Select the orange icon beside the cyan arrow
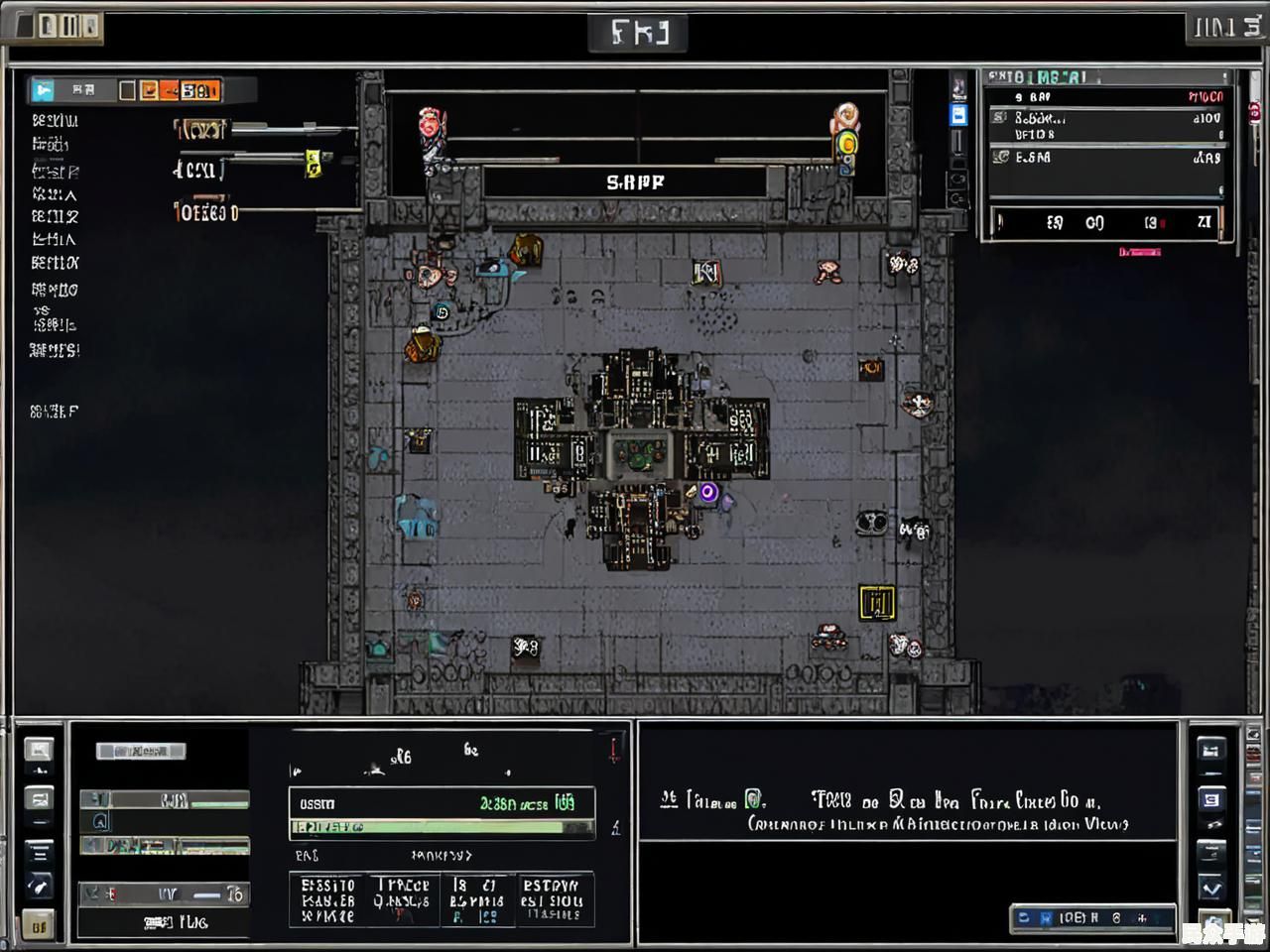 149,91
